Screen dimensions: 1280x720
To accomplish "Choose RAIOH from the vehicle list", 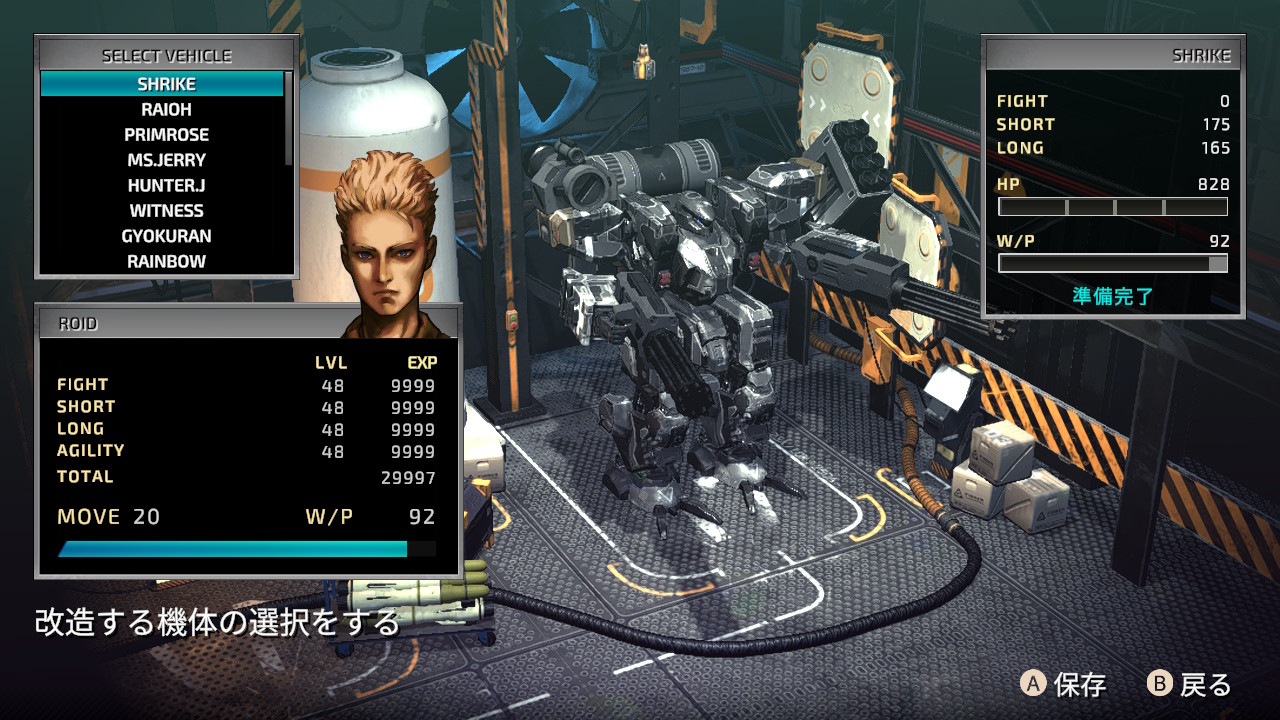I will [166, 109].
